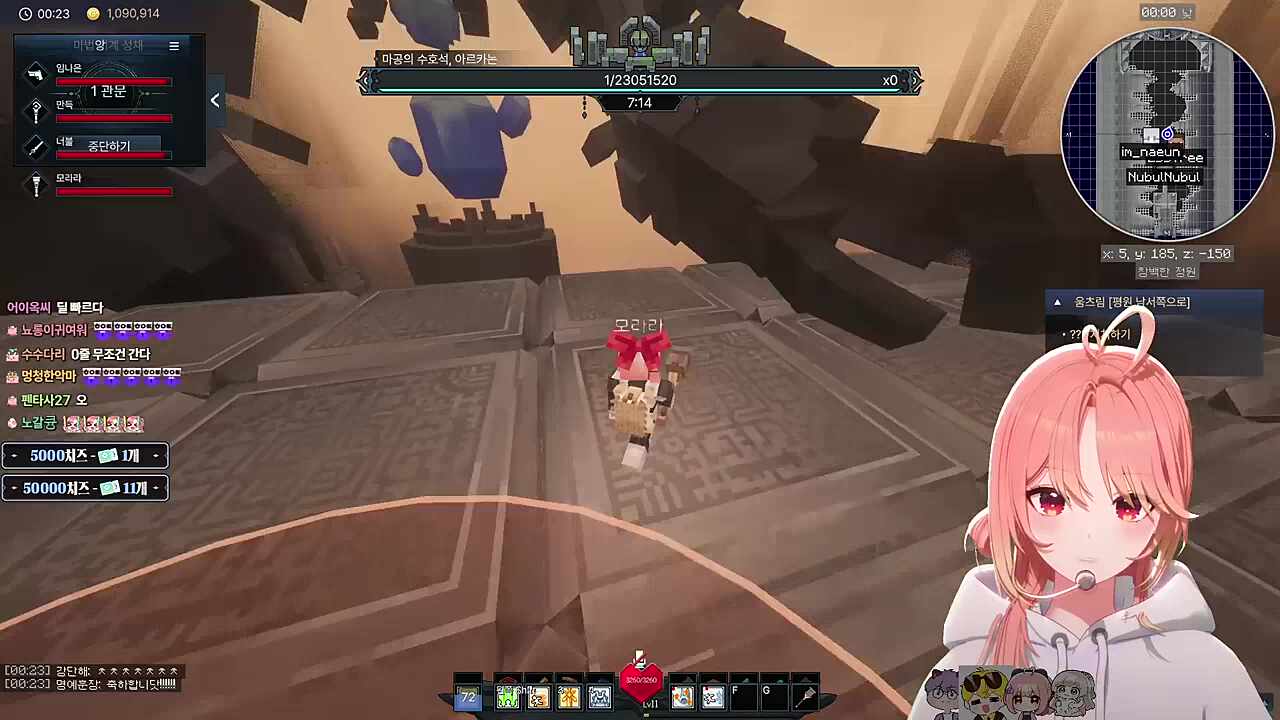
Task: Select the empty F hotbar slot
Action: [743, 697]
